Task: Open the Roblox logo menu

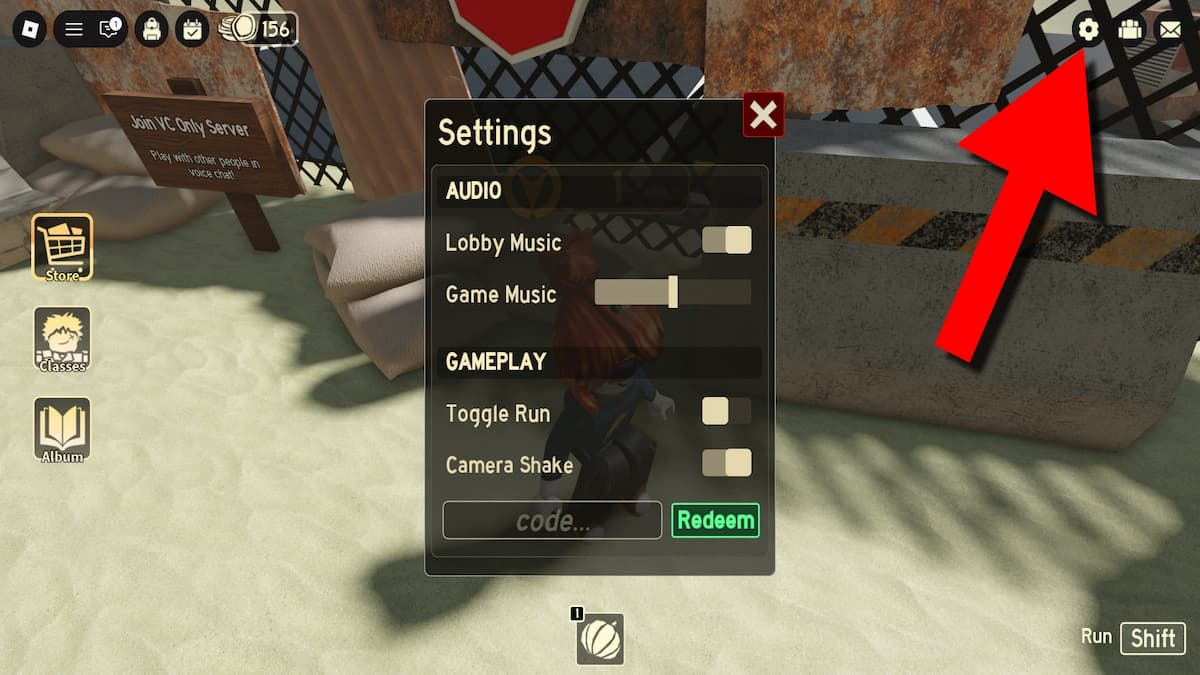Action: [x=28, y=29]
